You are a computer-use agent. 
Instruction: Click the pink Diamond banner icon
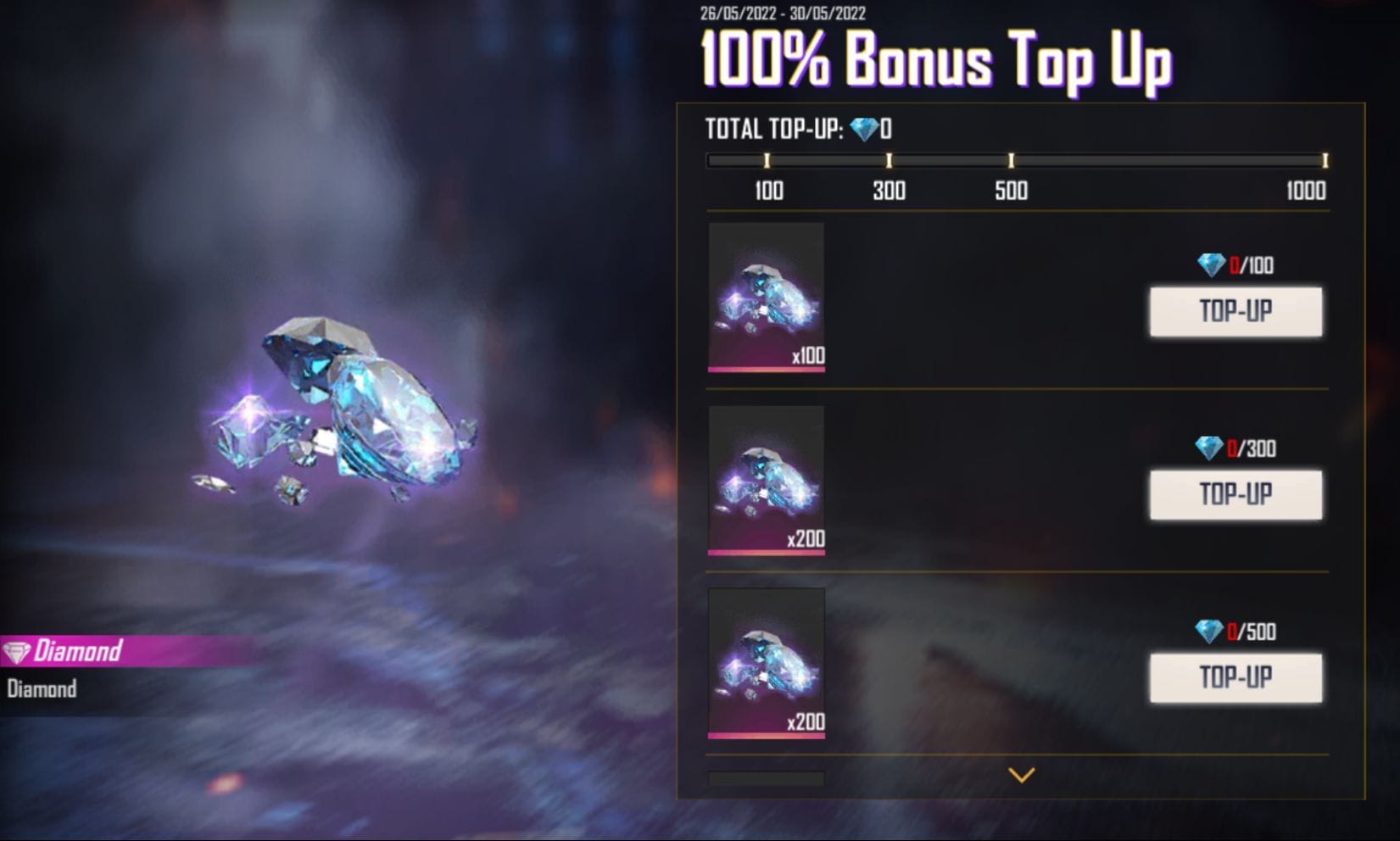17,652
